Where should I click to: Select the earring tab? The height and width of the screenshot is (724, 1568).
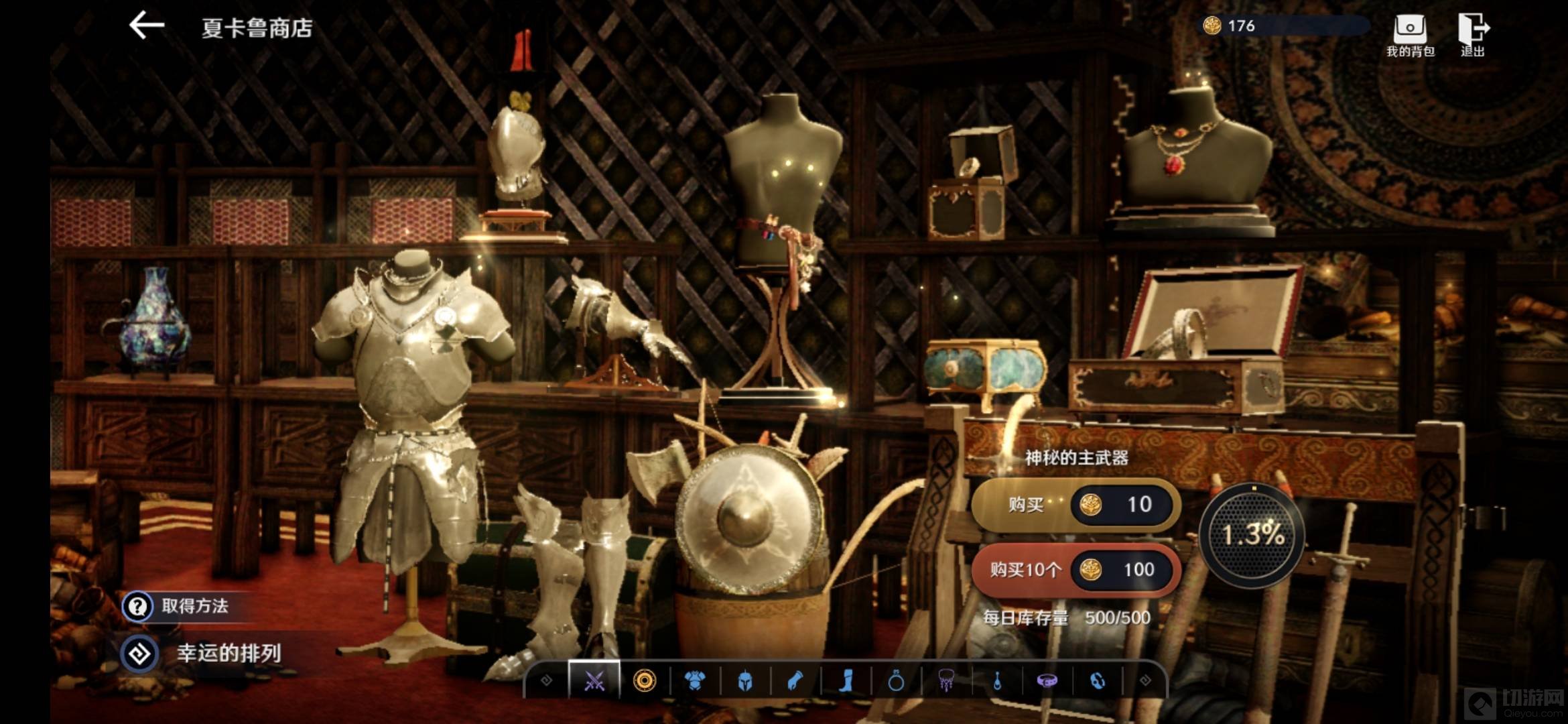(x=997, y=681)
